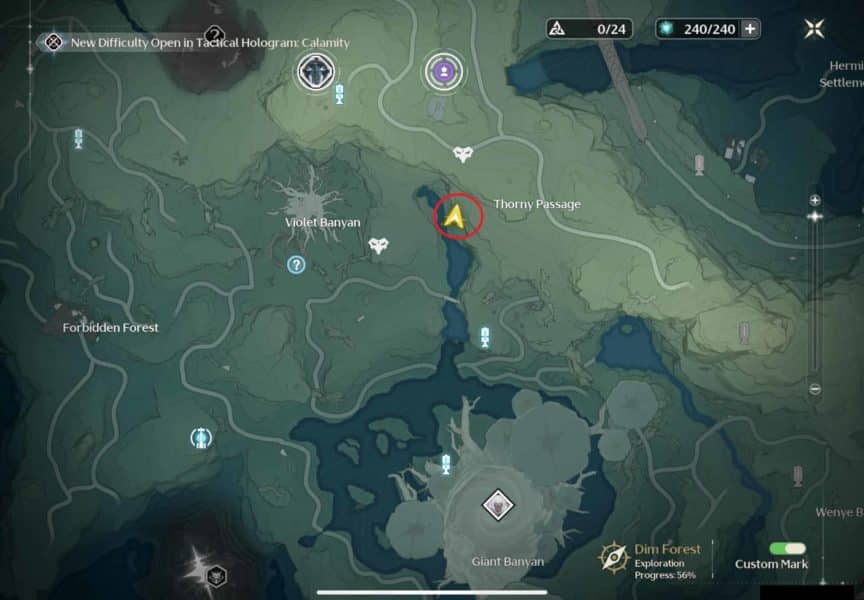Select the purple circular marker on the map

coord(442,70)
